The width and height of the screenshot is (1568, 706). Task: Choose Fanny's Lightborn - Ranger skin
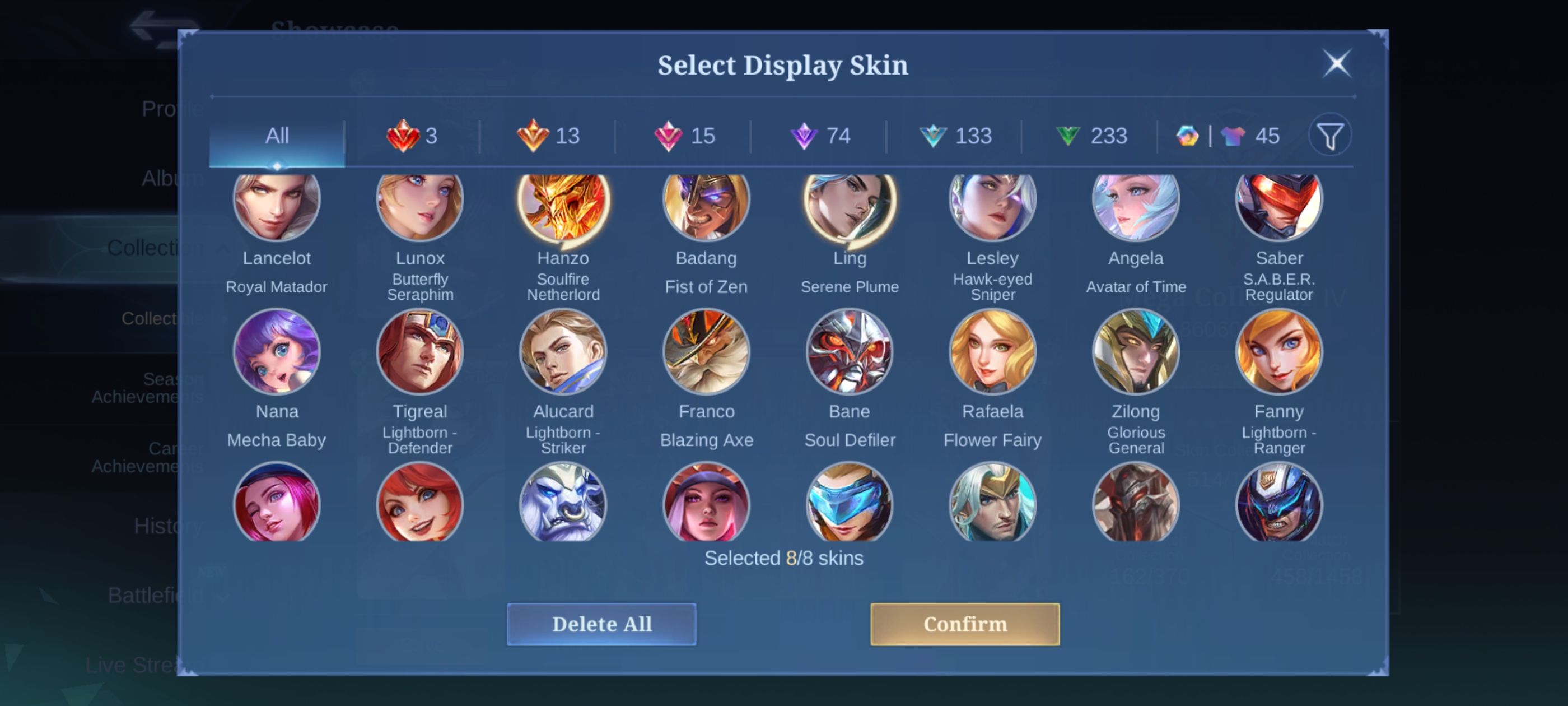(x=1279, y=352)
